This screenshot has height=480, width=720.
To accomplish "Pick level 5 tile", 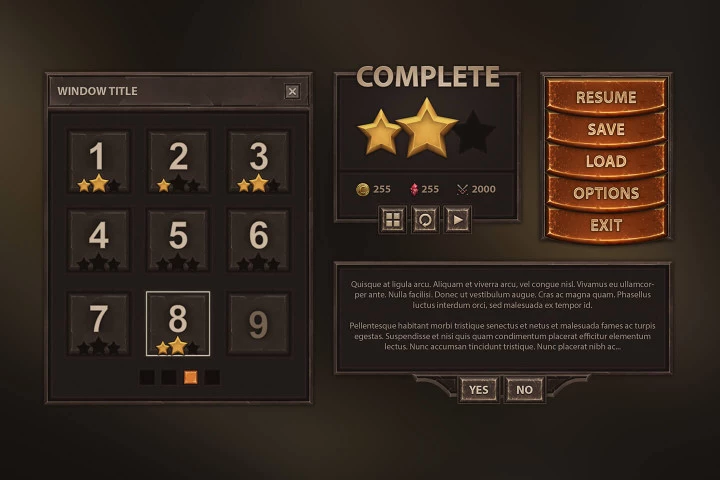I will coord(178,240).
